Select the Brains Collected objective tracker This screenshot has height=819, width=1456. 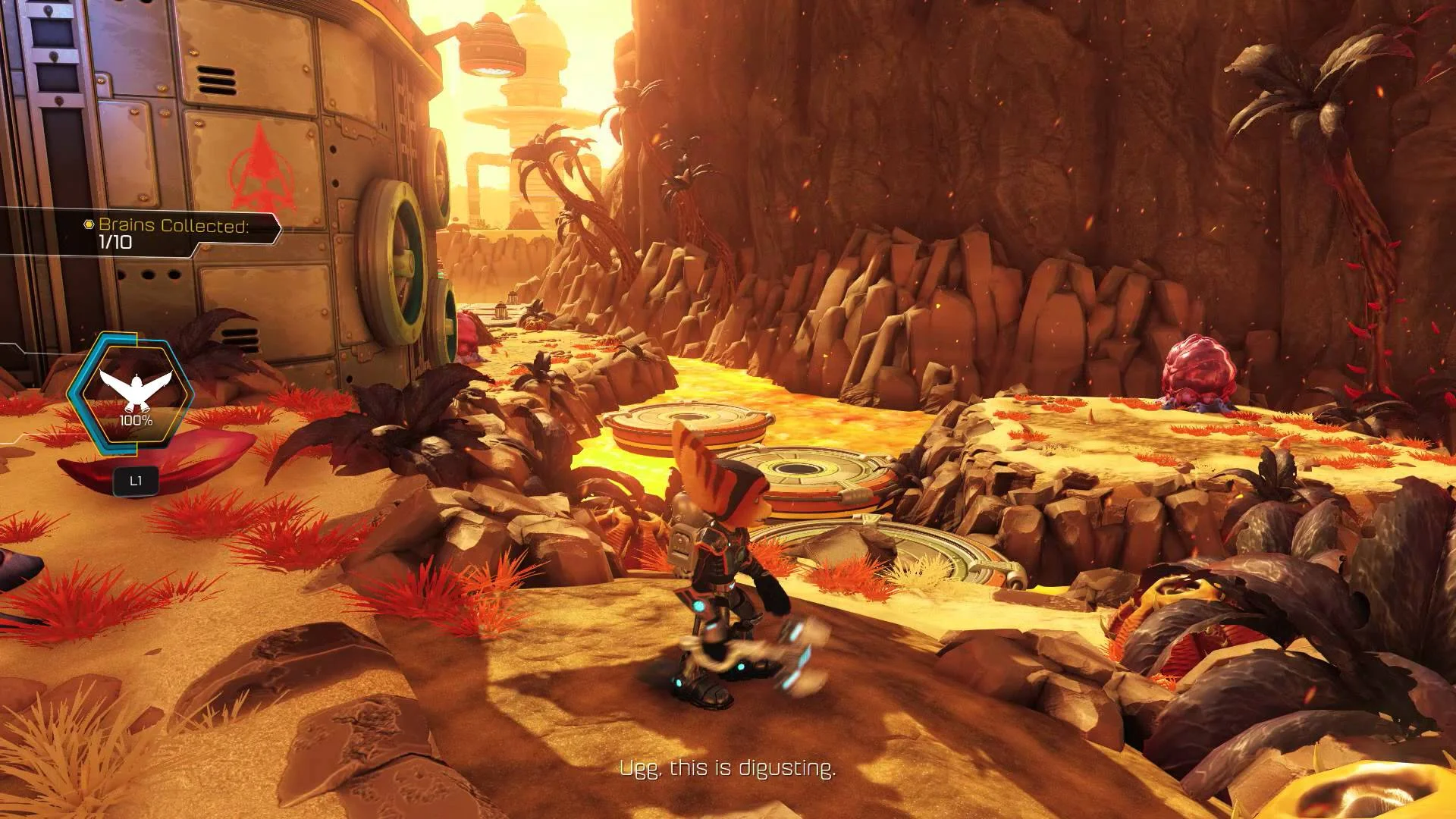(173, 233)
